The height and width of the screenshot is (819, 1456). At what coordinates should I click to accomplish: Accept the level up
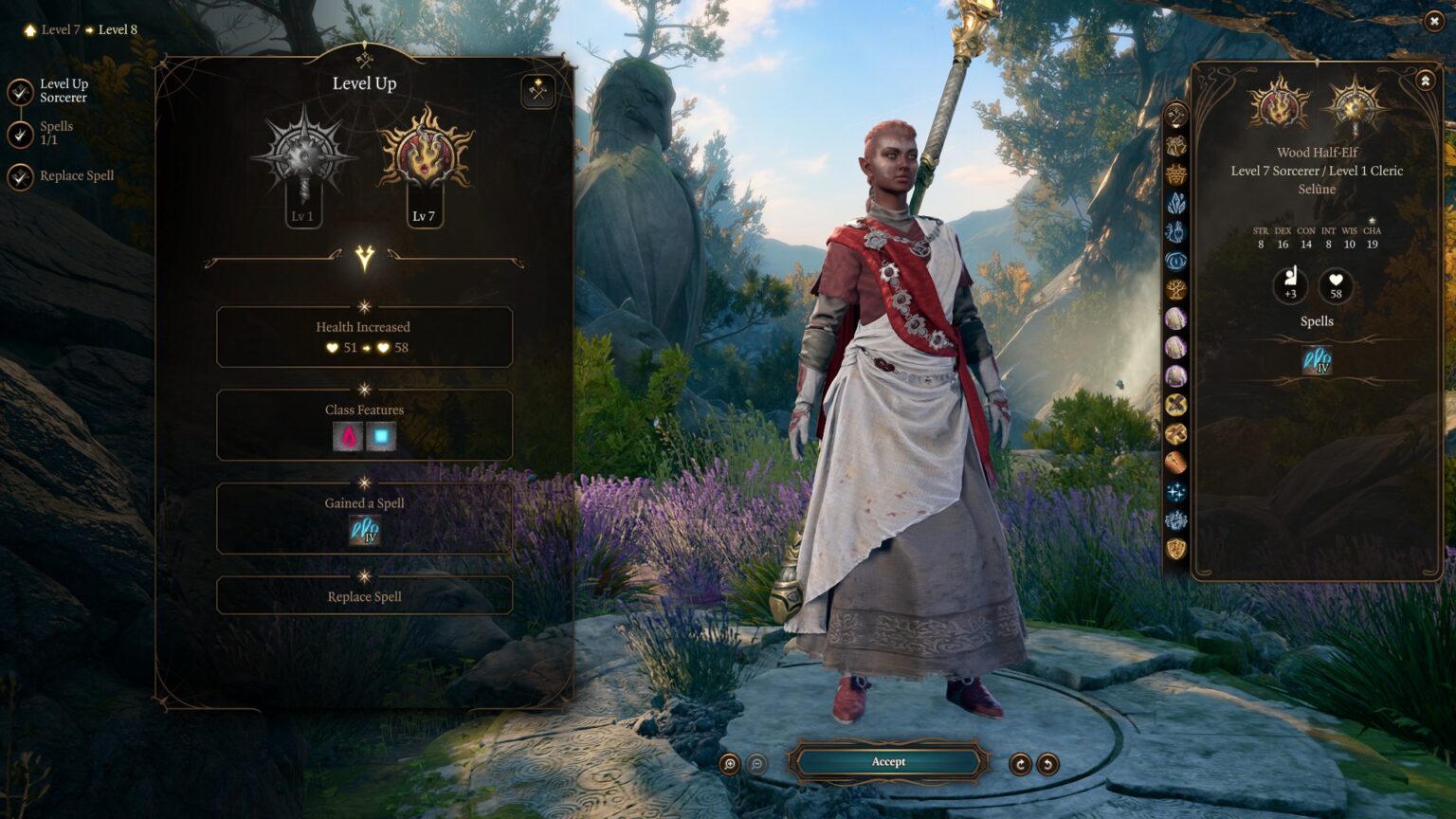[888, 762]
